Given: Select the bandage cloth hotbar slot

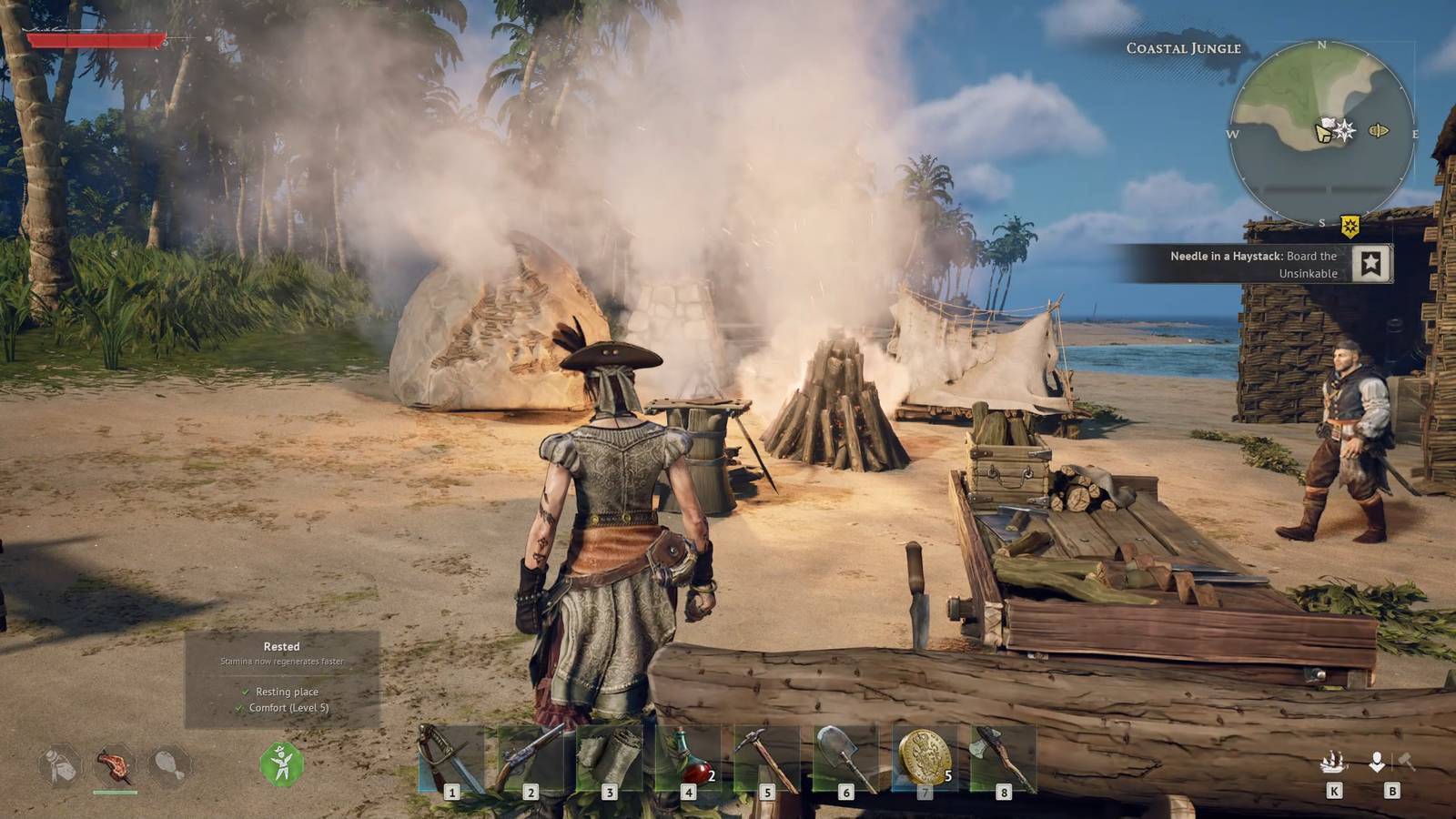Looking at the screenshot, I should (609, 760).
